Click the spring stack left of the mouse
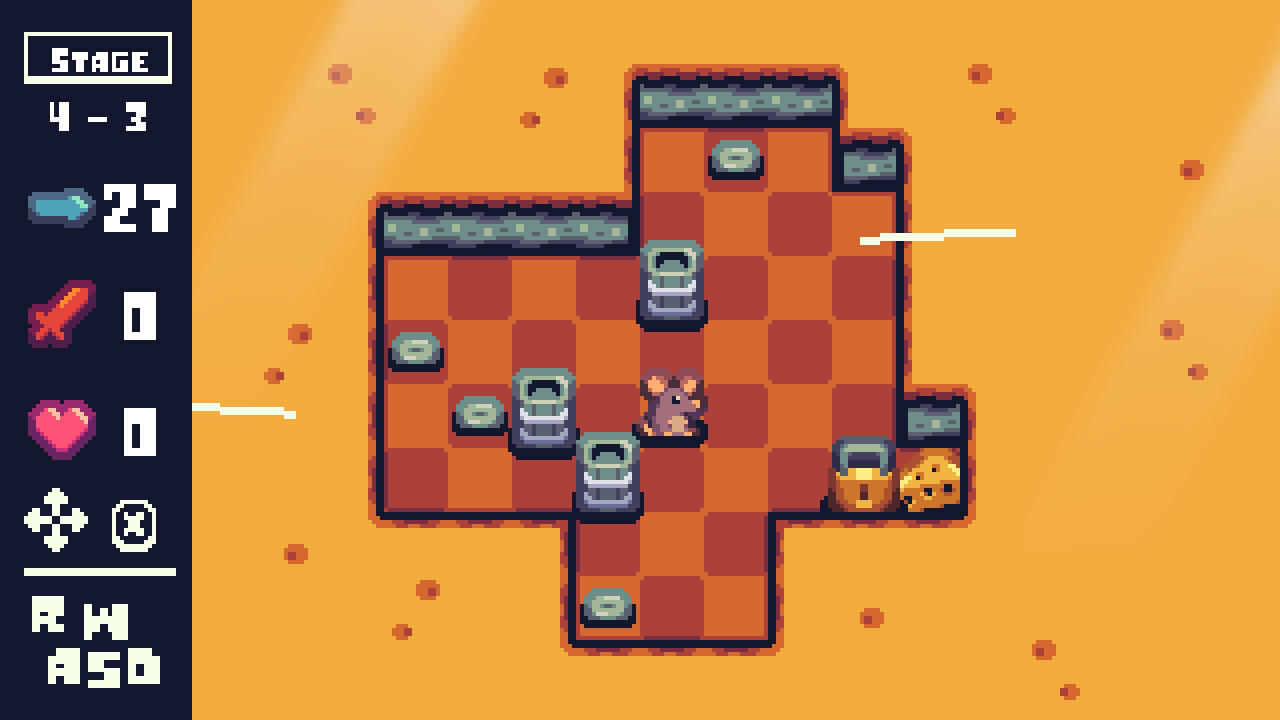The image size is (1280, 720). point(543,410)
